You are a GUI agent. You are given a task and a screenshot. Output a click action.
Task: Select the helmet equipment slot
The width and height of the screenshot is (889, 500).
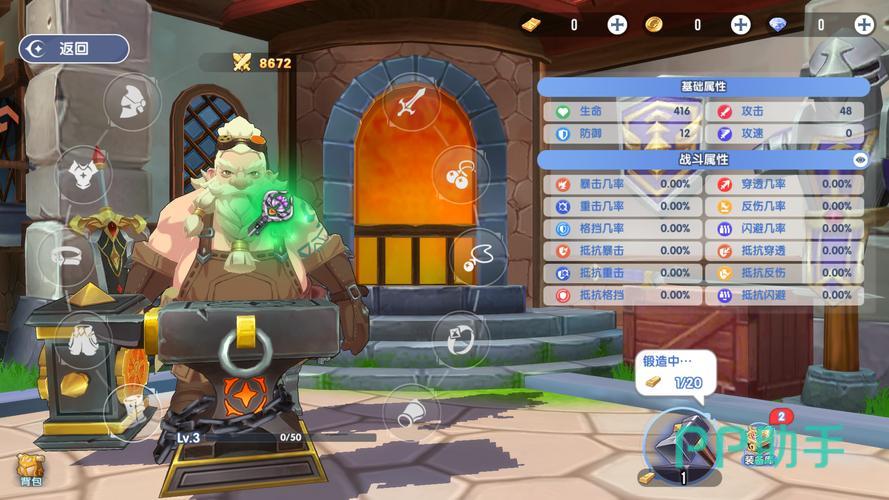131,101
